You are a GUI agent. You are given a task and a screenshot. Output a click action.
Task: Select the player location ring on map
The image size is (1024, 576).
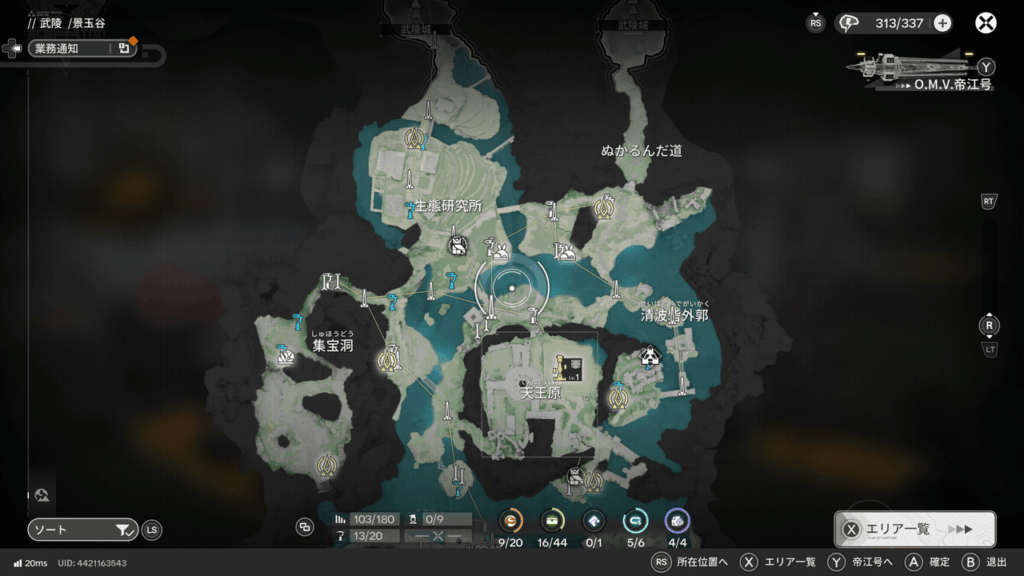click(x=512, y=288)
